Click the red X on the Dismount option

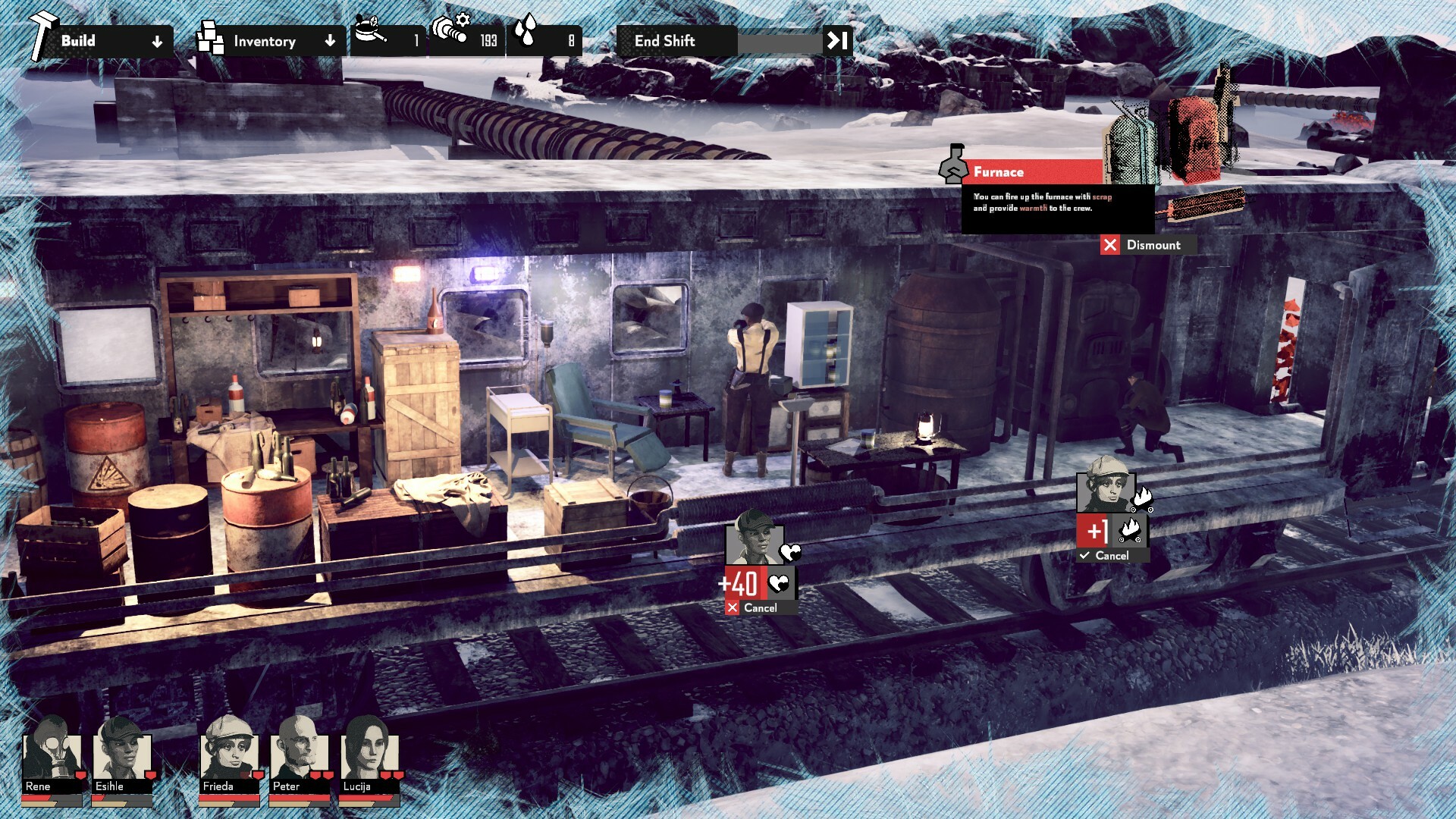click(x=1112, y=245)
